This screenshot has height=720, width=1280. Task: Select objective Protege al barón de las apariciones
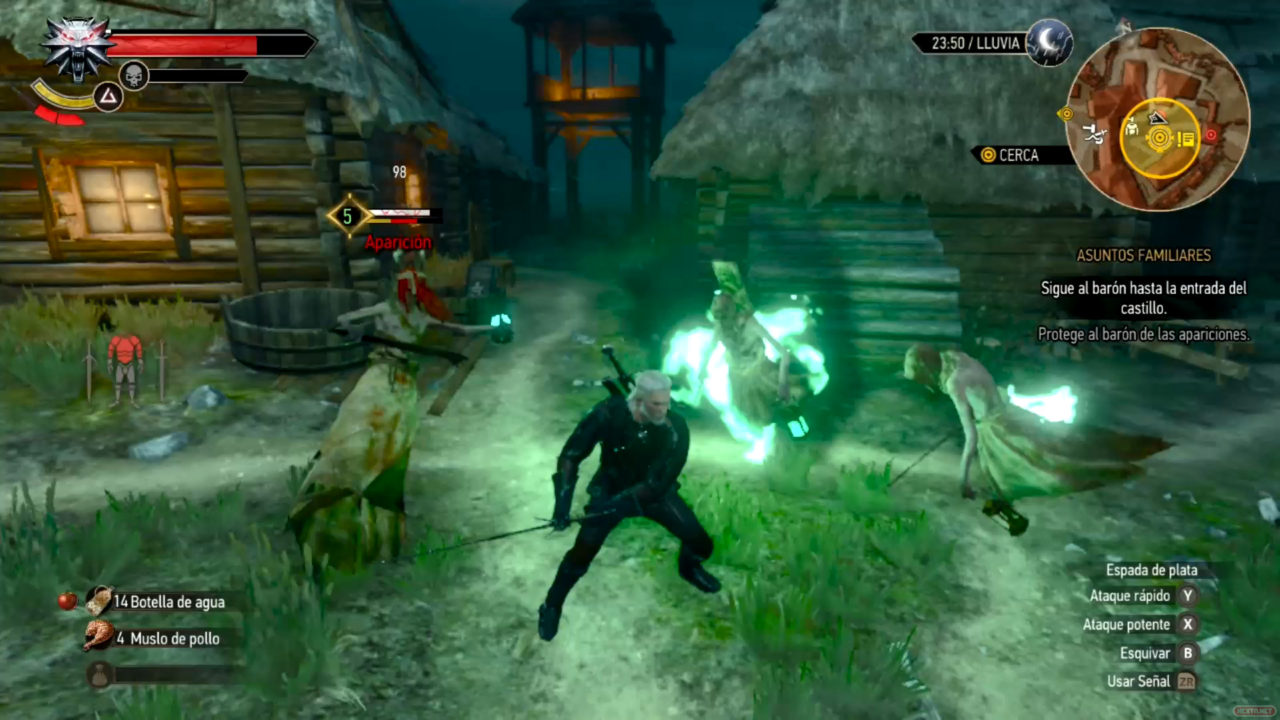click(x=1144, y=335)
